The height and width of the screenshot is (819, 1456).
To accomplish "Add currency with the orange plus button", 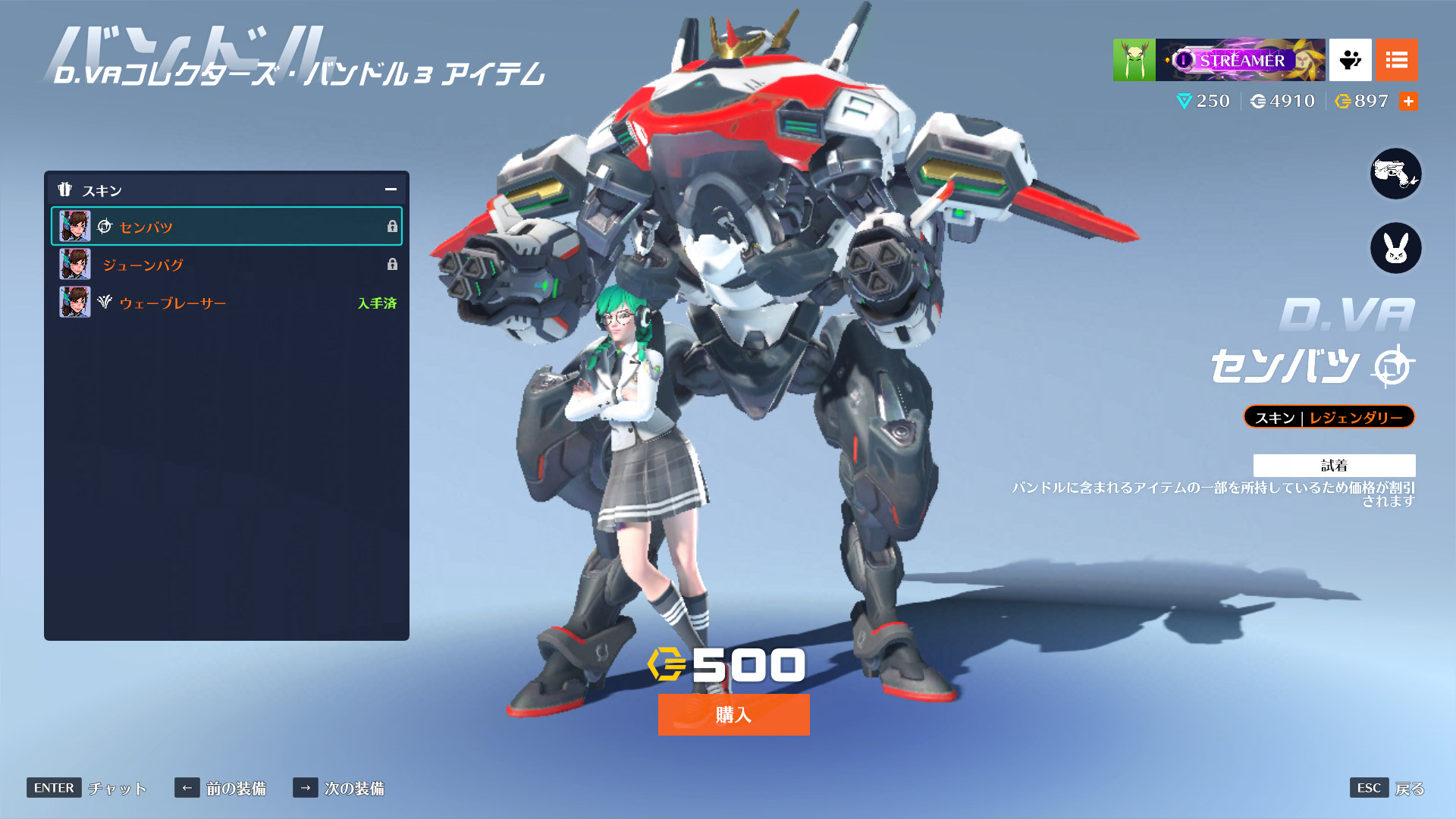I will click(1408, 102).
